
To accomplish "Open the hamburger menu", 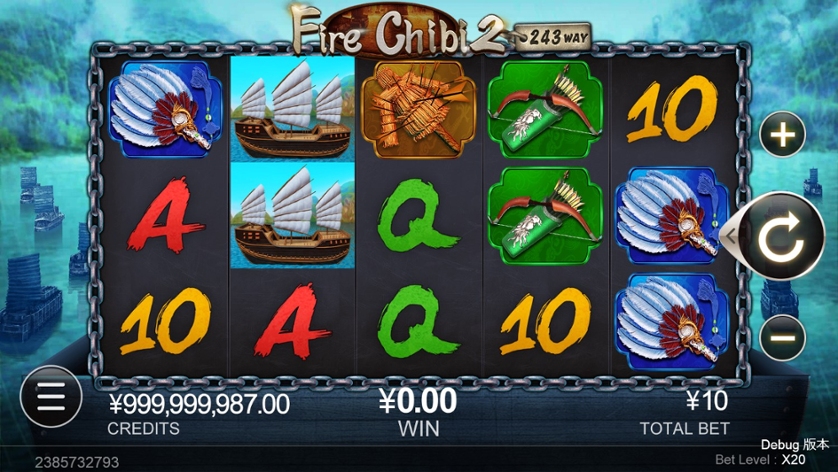I will pos(49,396).
